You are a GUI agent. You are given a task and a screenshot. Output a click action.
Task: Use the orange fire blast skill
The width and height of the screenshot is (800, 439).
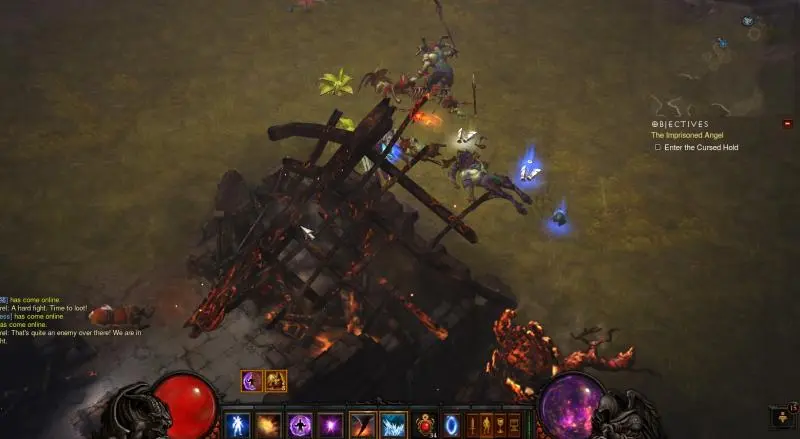(268, 424)
